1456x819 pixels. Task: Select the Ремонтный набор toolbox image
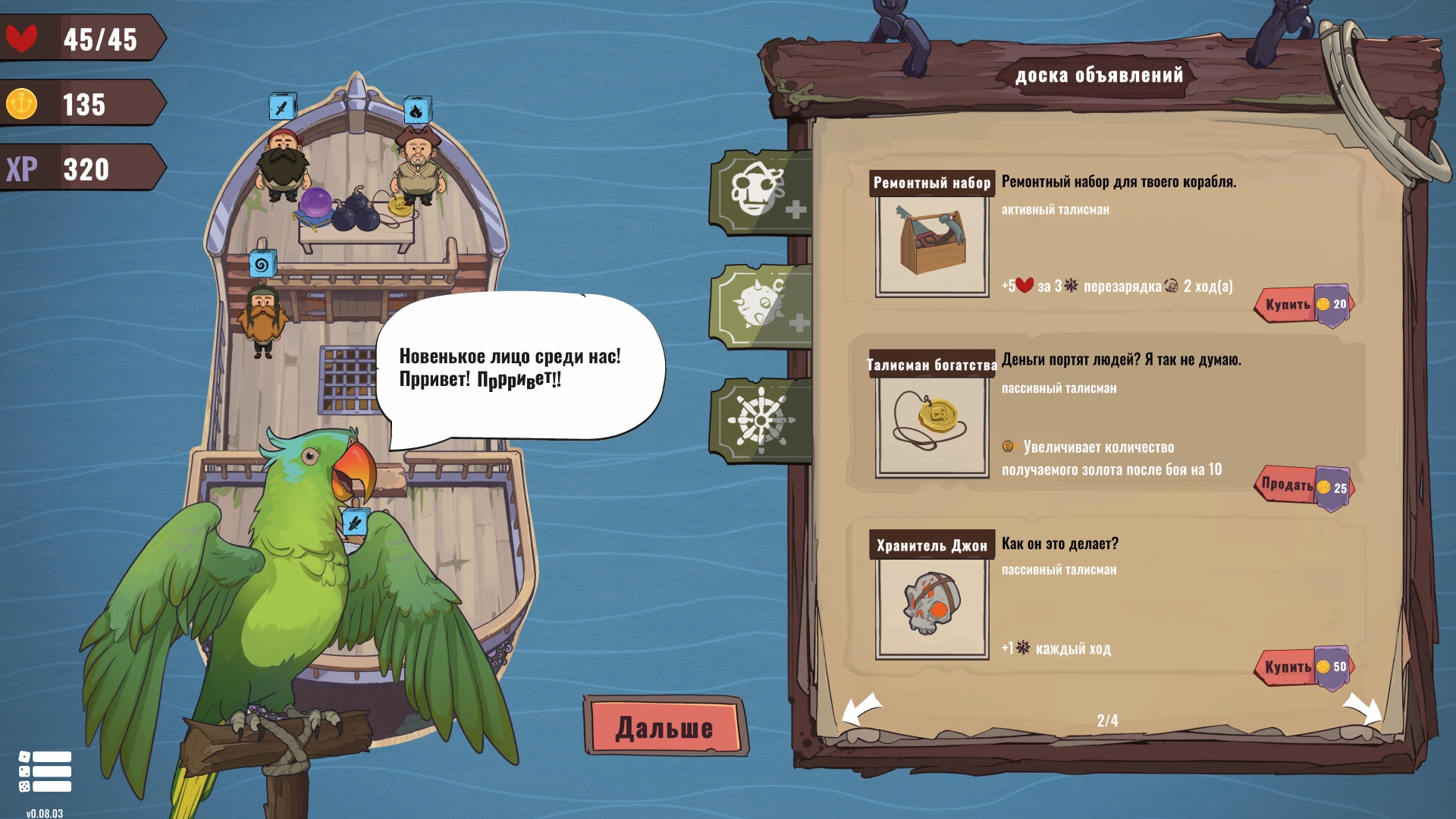pos(932,244)
